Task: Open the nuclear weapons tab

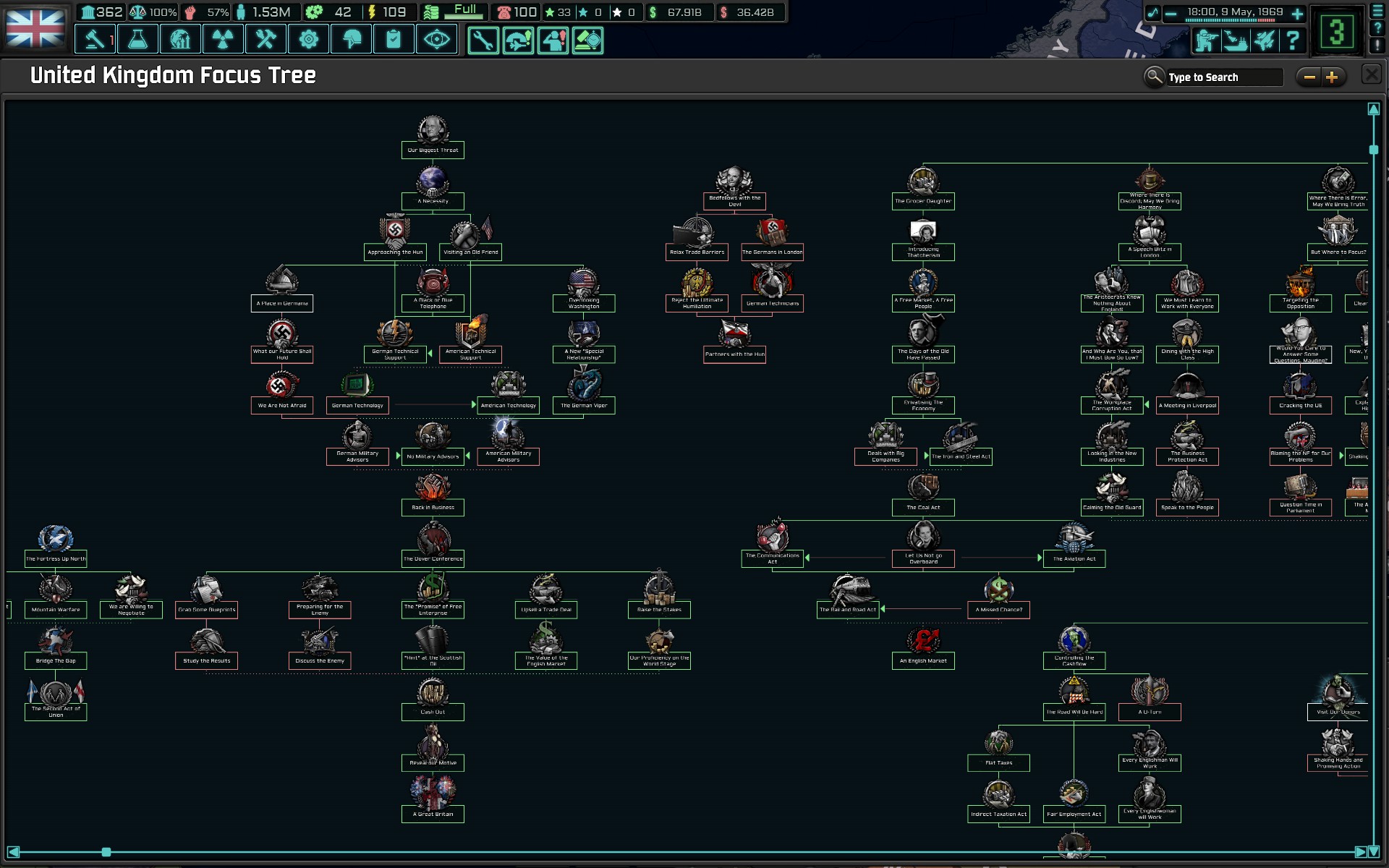Action: [223, 39]
